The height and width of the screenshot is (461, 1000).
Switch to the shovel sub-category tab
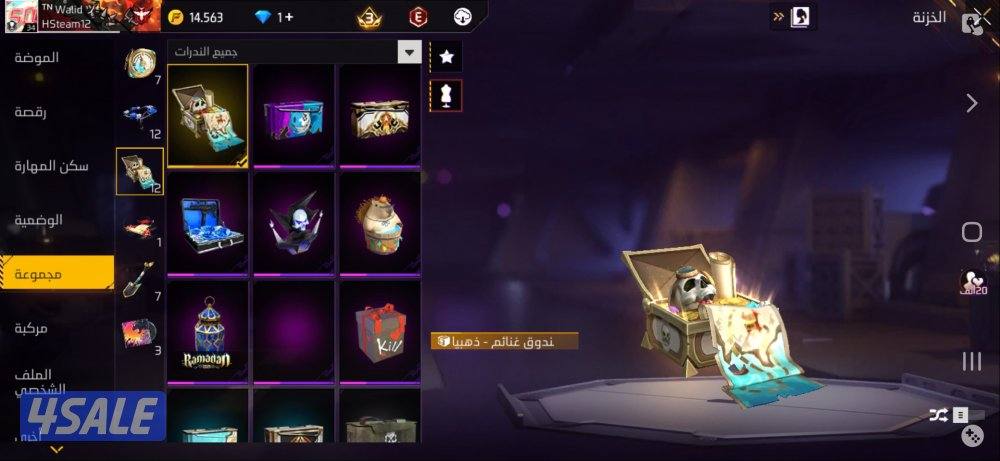pyautogui.click(x=140, y=280)
